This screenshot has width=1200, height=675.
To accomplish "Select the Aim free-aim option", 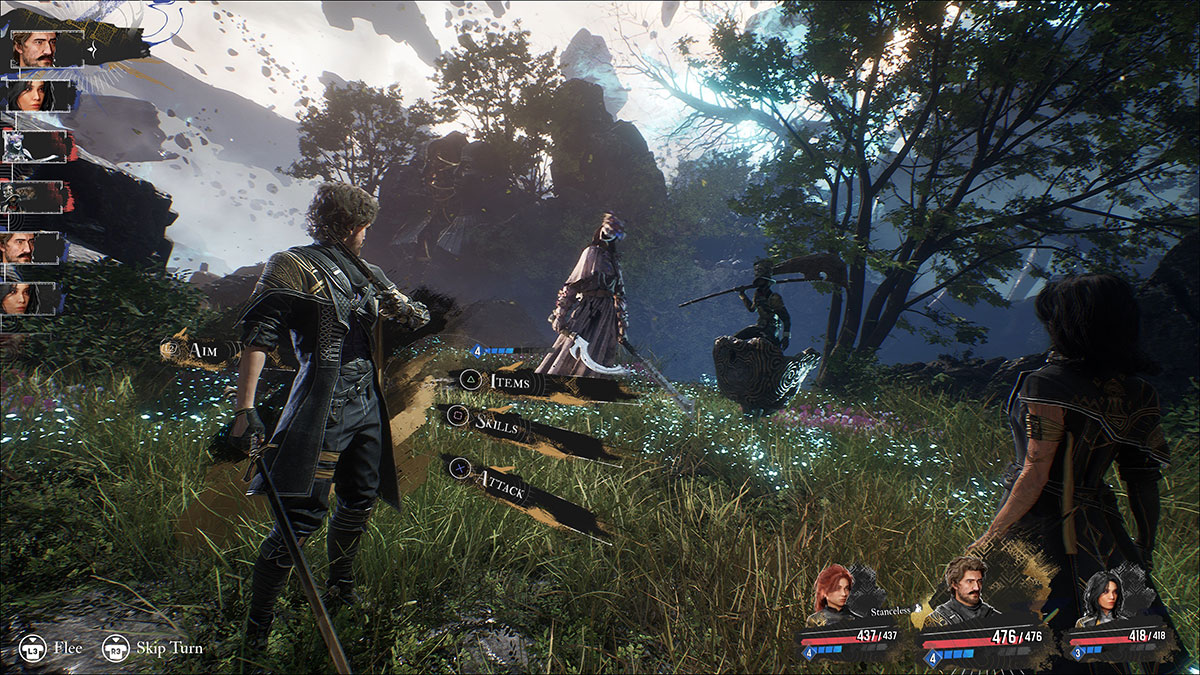I will (x=200, y=350).
